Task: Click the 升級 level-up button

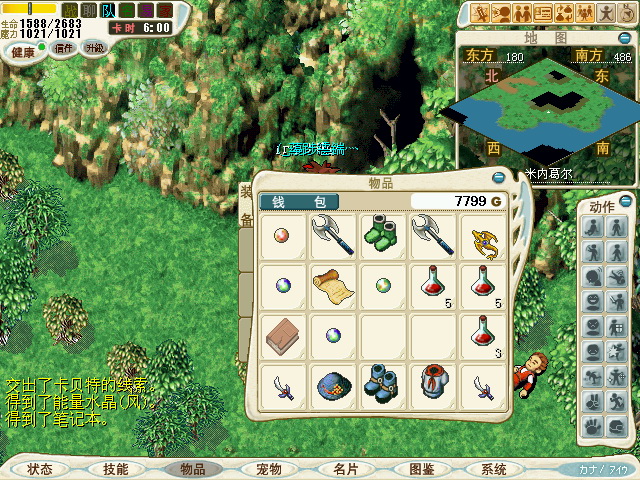Action: pos(95,48)
